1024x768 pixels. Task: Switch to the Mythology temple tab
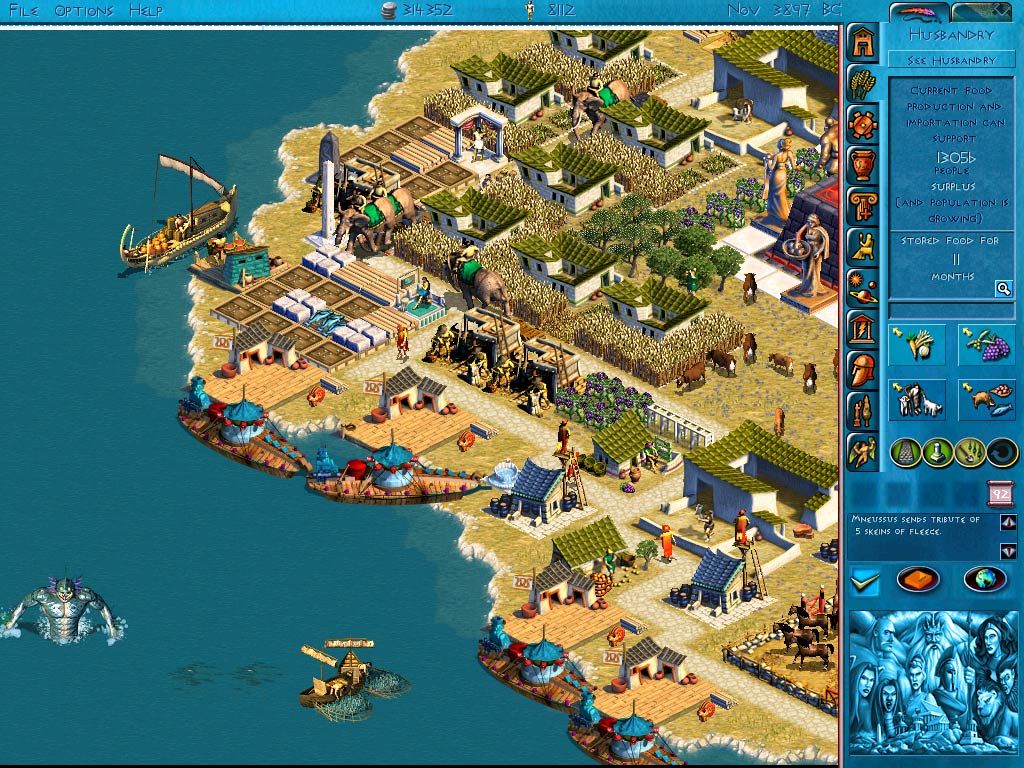point(863,328)
